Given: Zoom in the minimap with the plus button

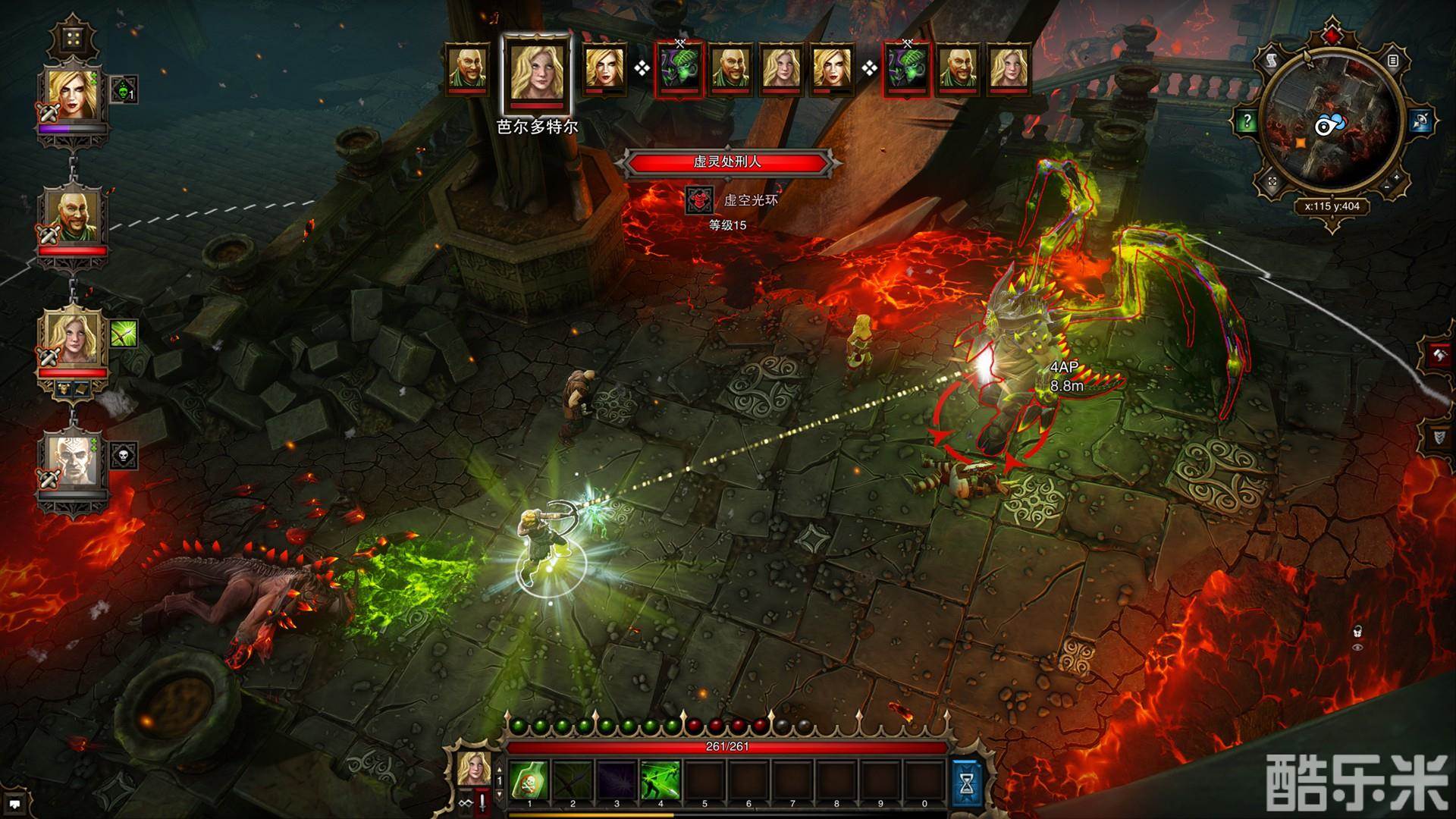Looking at the screenshot, I should pyautogui.click(x=1397, y=177).
